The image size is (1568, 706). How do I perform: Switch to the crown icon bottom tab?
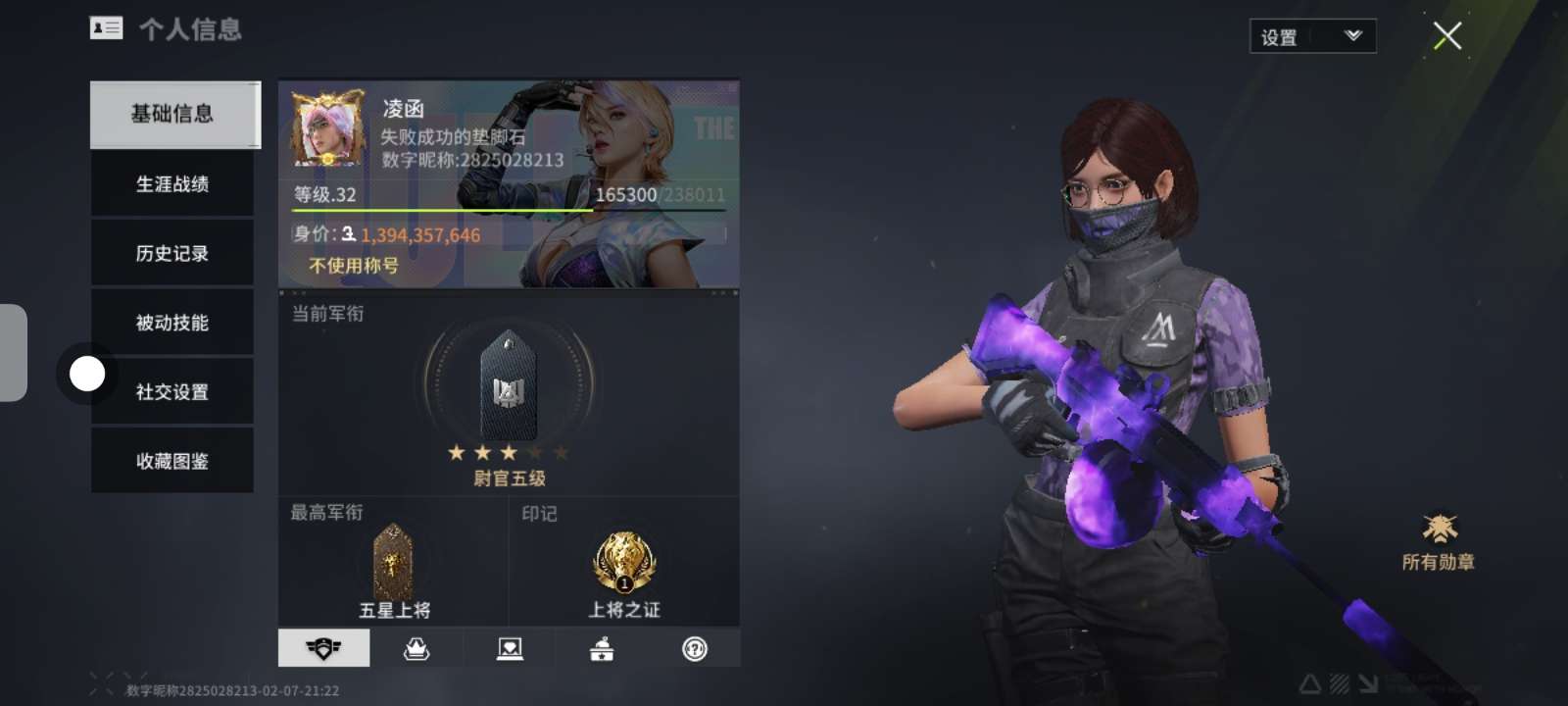tap(416, 648)
